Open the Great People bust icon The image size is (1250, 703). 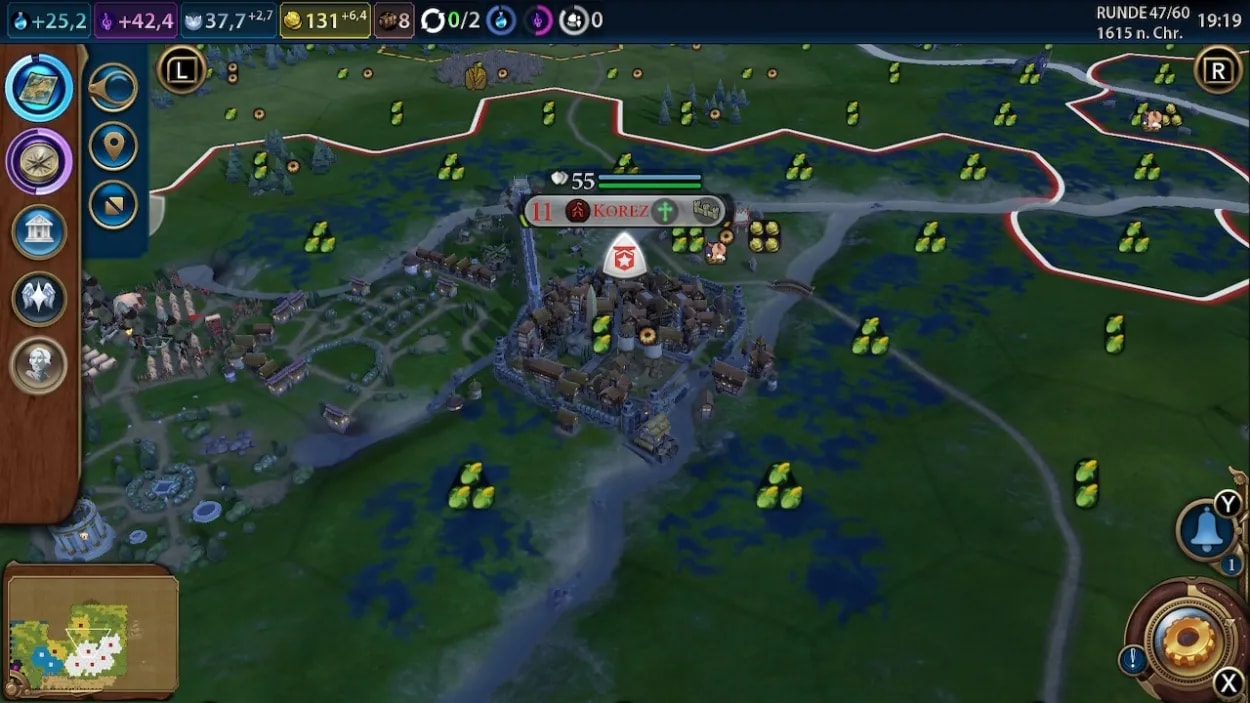(39, 365)
